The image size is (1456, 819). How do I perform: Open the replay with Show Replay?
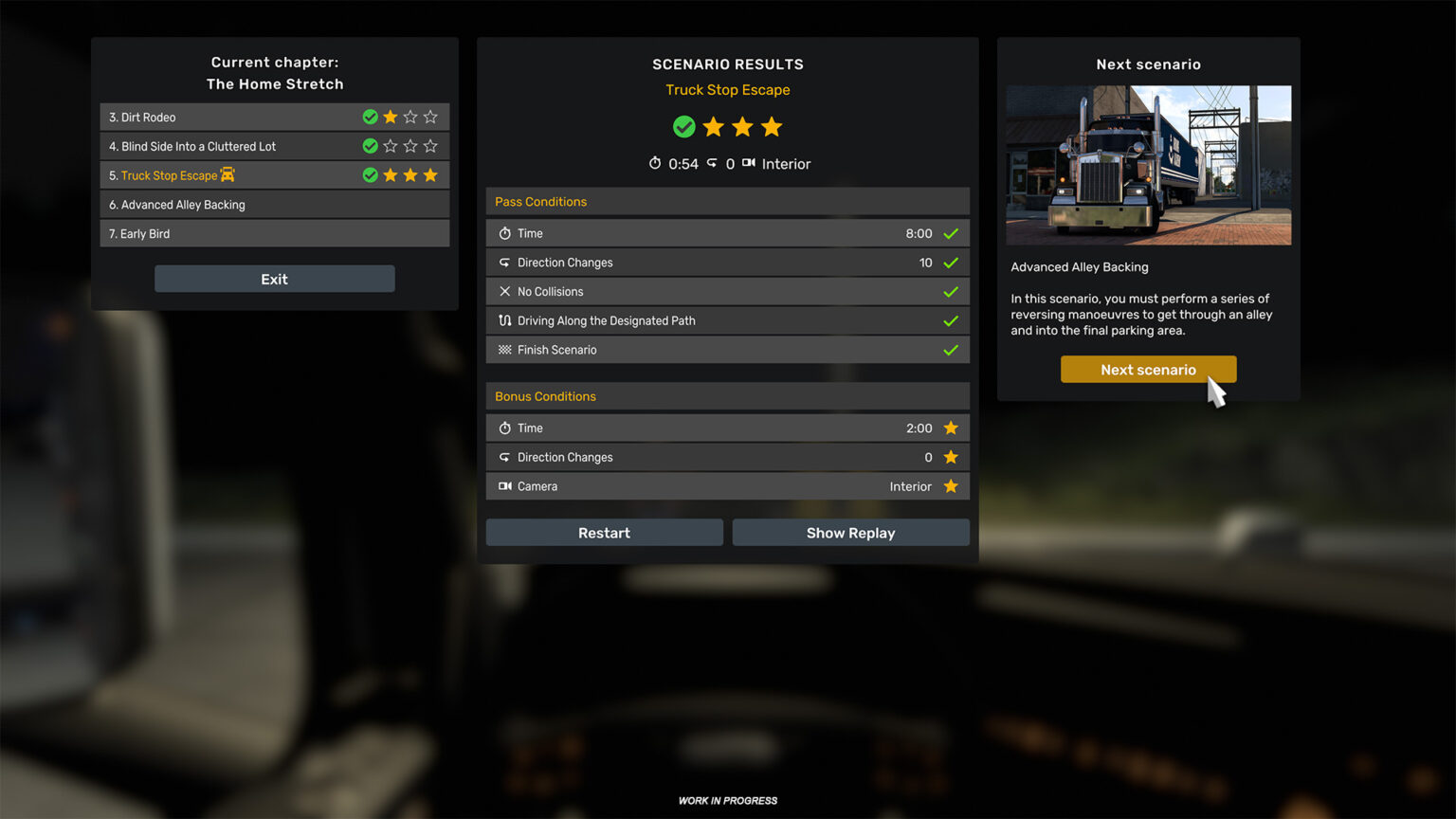(850, 532)
